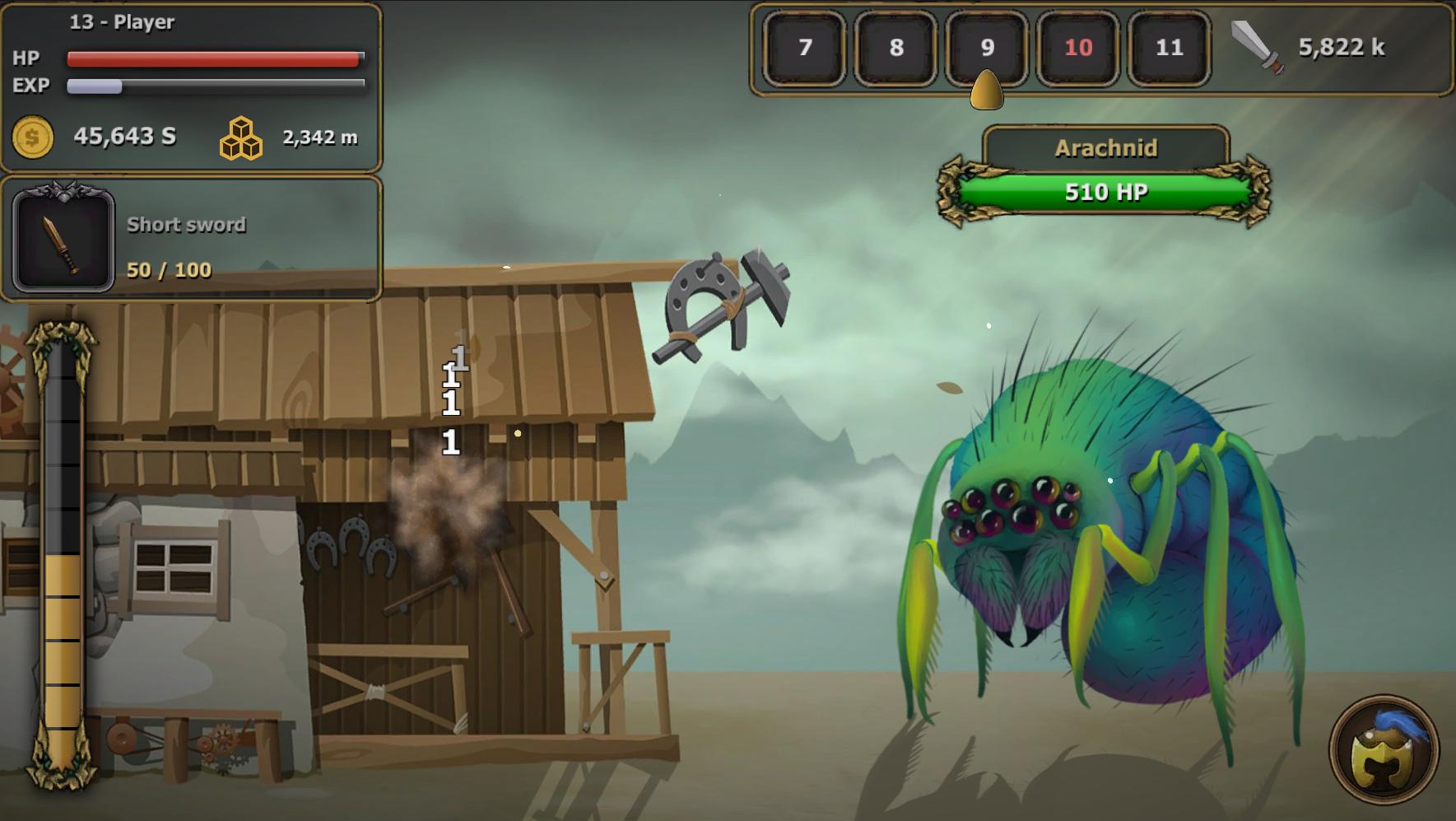The image size is (1456, 821).
Task: Select stage 7 in the level bar
Action: [804, 49]
